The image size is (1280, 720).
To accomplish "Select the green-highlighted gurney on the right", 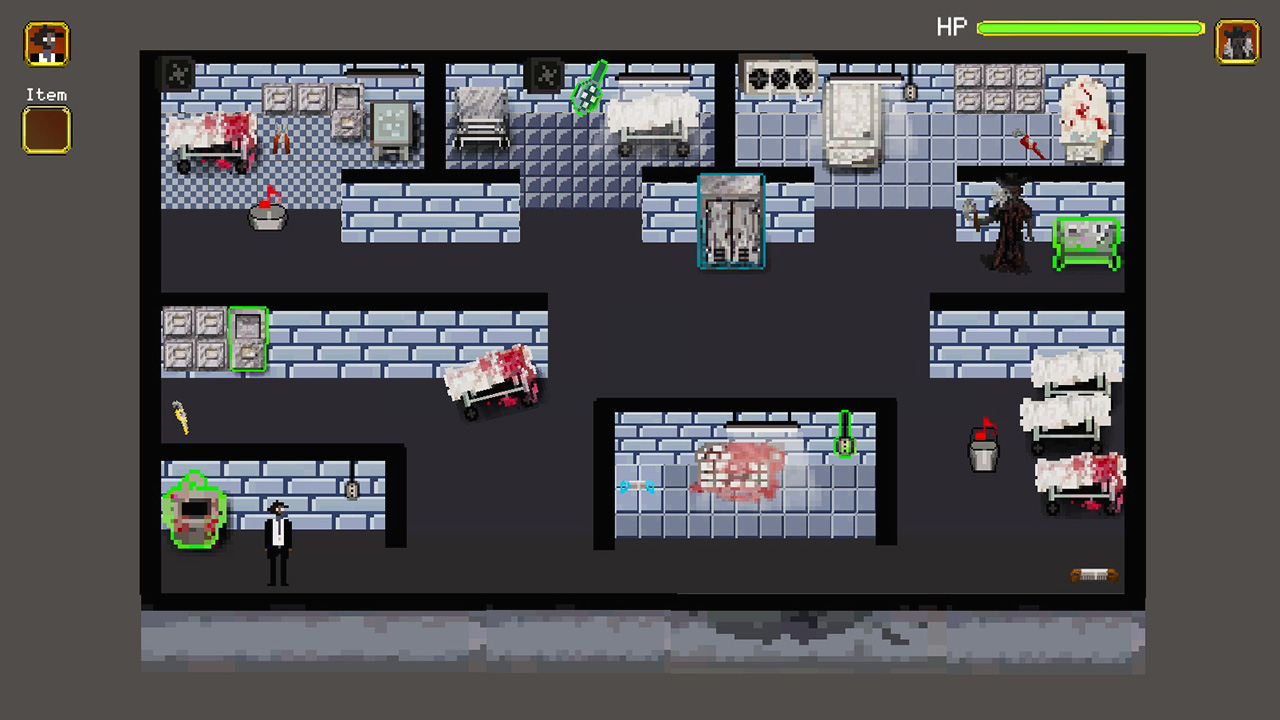I will click(1088, 242).
